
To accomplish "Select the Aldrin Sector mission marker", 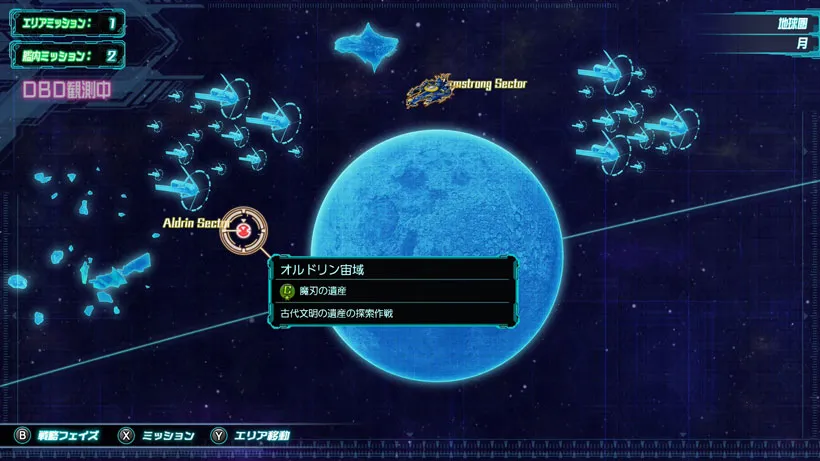I will tap(244, 231).
